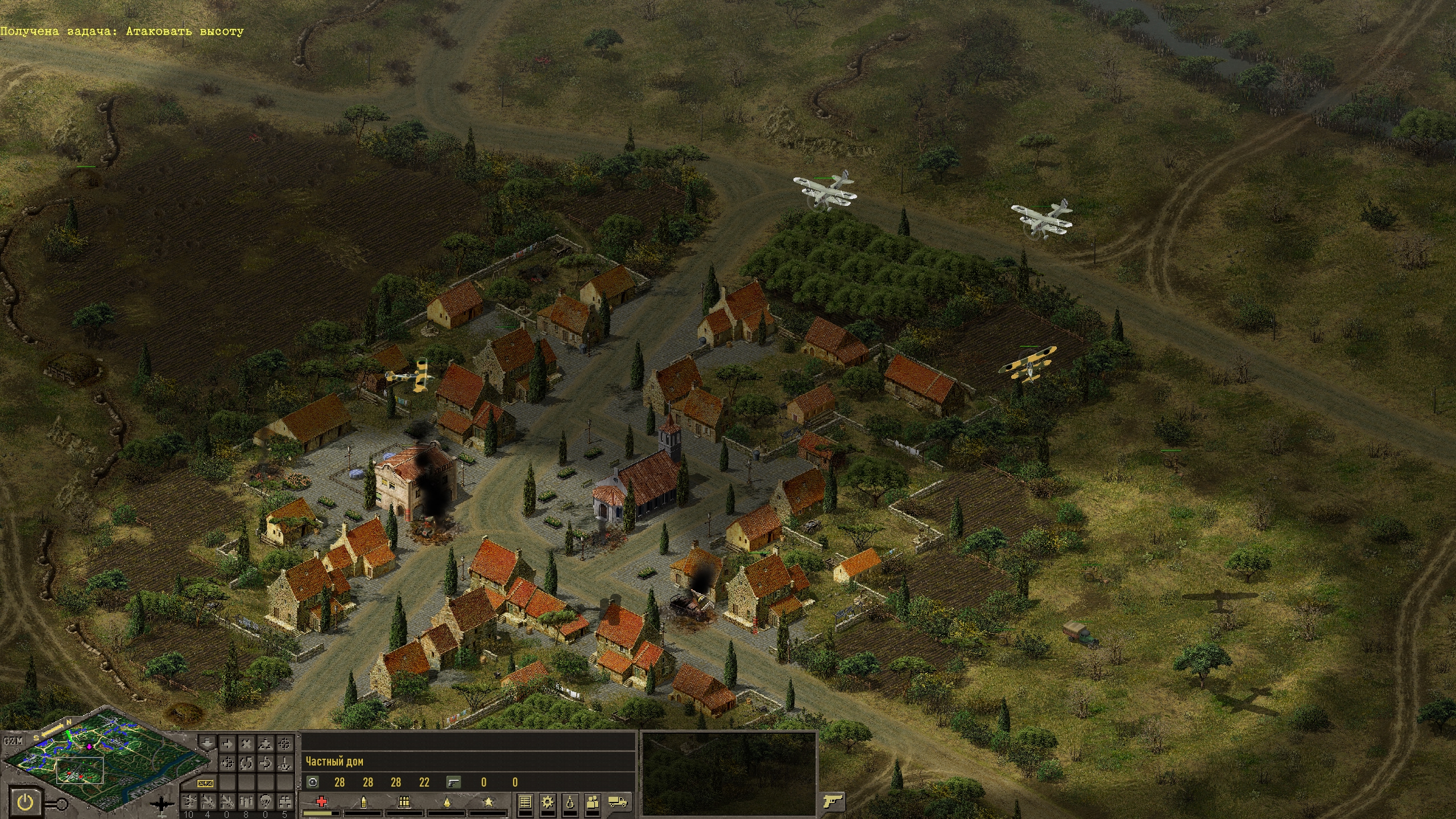
Task: Click the pistol icon in stats row
Action: point(453,782)
